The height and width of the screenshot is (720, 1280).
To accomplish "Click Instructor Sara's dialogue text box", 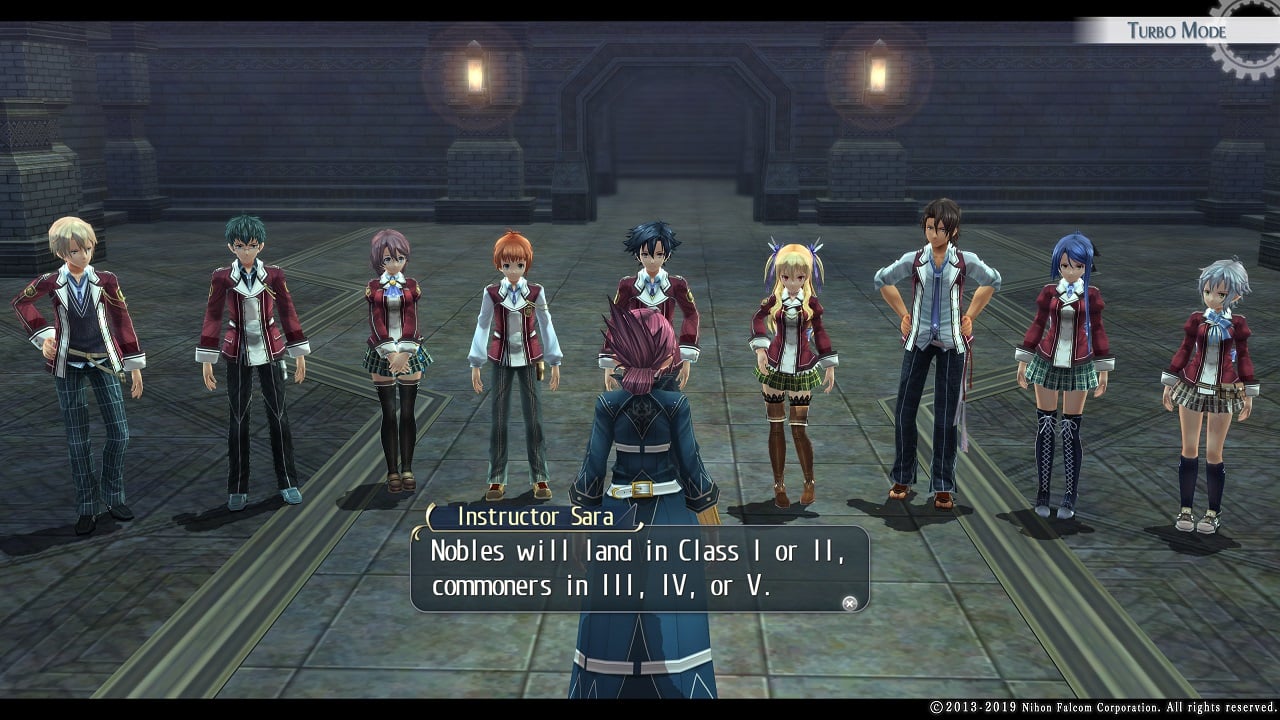I will pyautogui.click(x=638, y=568).
